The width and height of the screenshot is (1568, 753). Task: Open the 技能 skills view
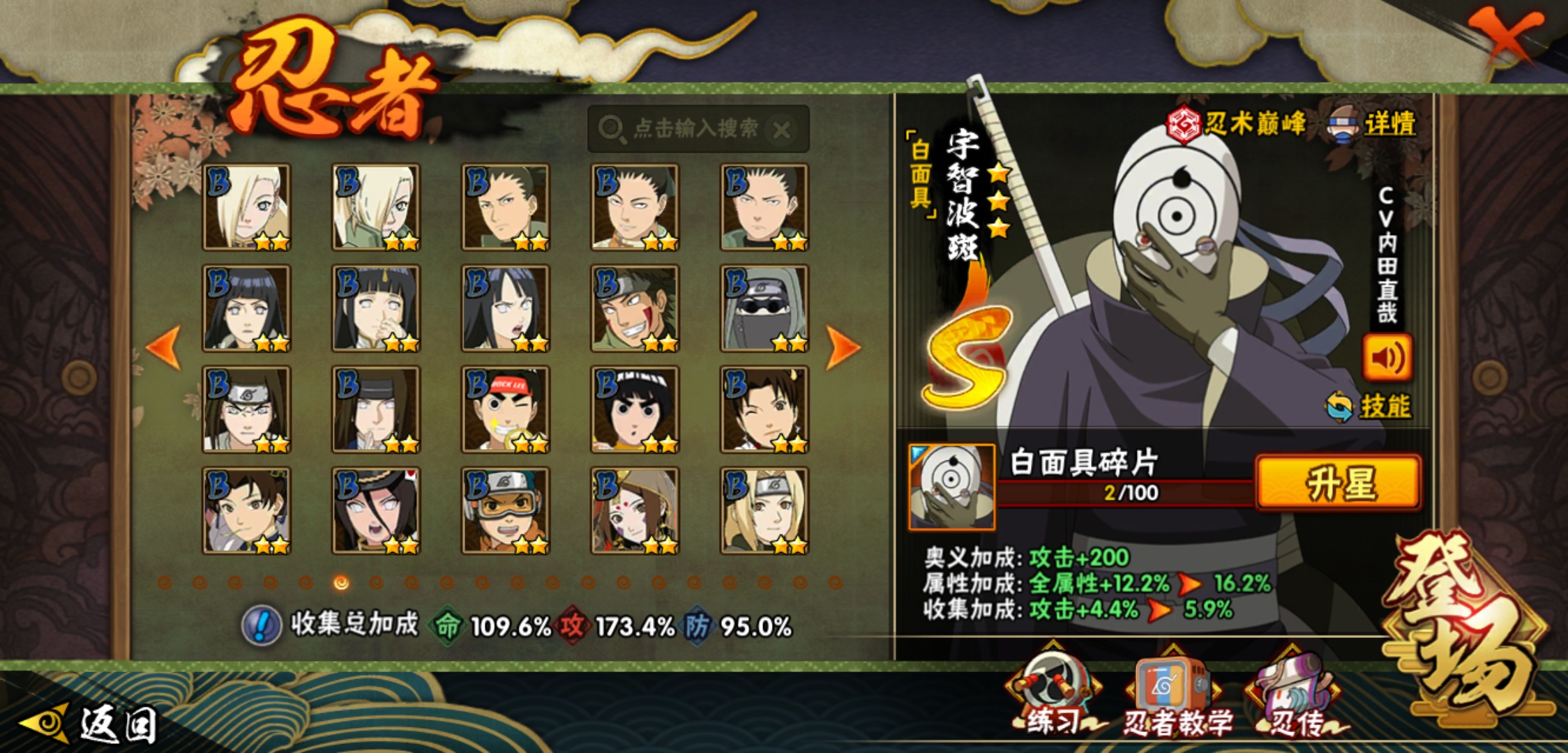pos(1370,406)
